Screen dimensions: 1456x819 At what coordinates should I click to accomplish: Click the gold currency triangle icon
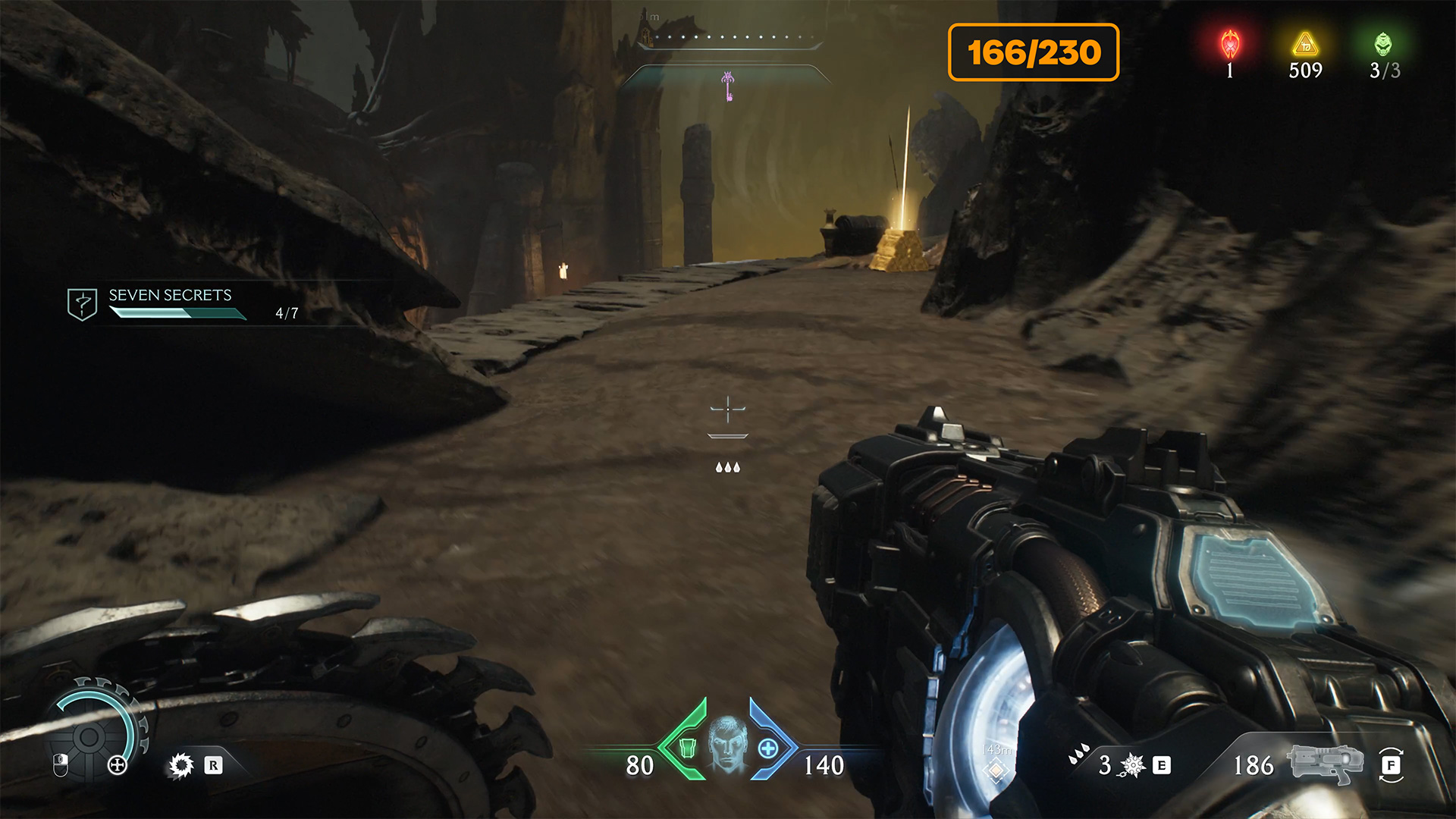(1305, 45)
